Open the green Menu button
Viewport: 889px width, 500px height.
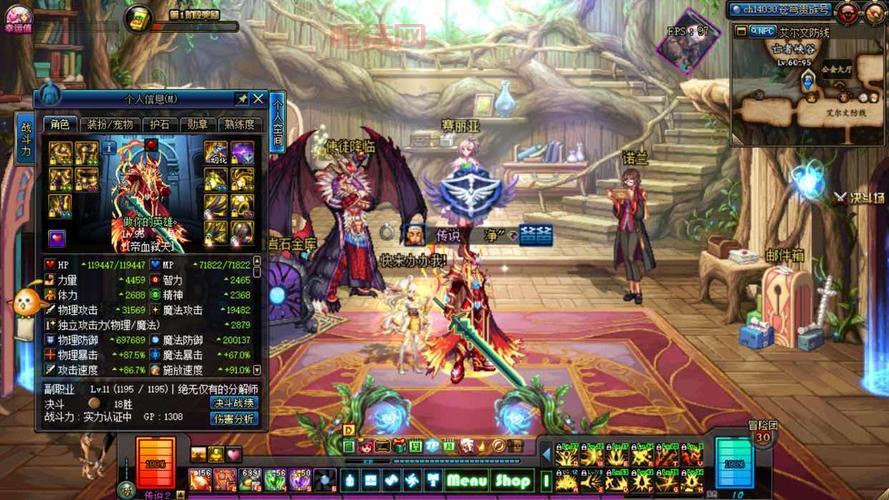point(467,481)
